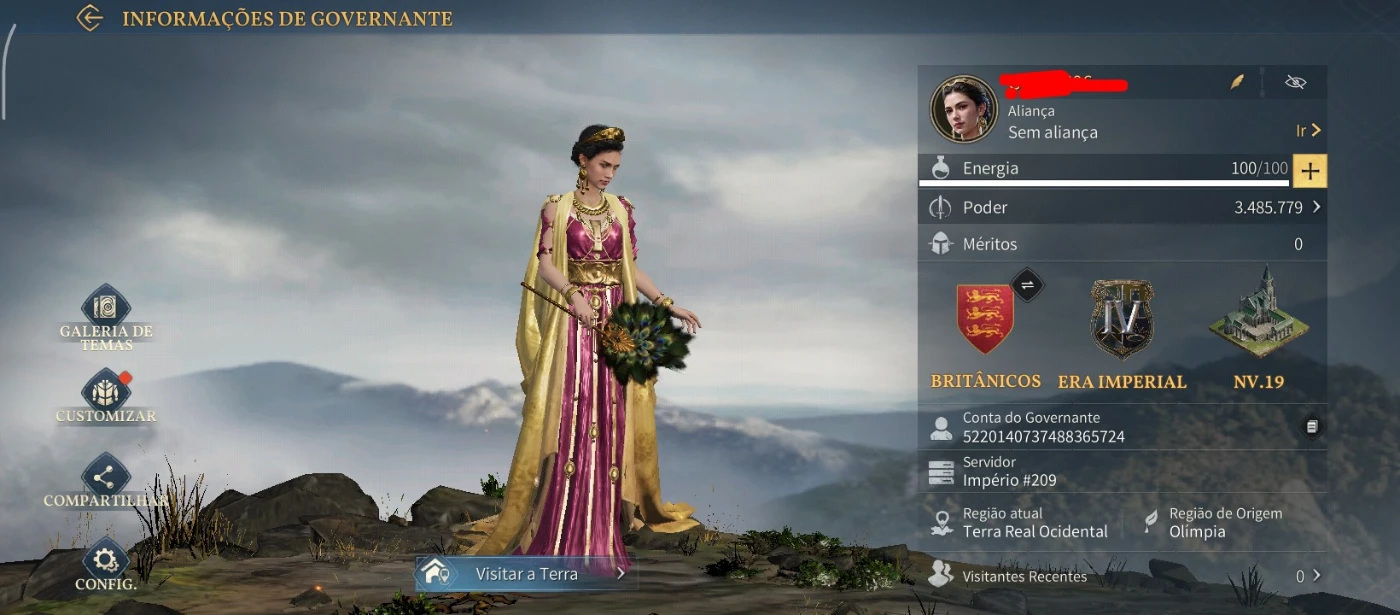
Task: Click the Visitar a Terra button
Action: 526,574
